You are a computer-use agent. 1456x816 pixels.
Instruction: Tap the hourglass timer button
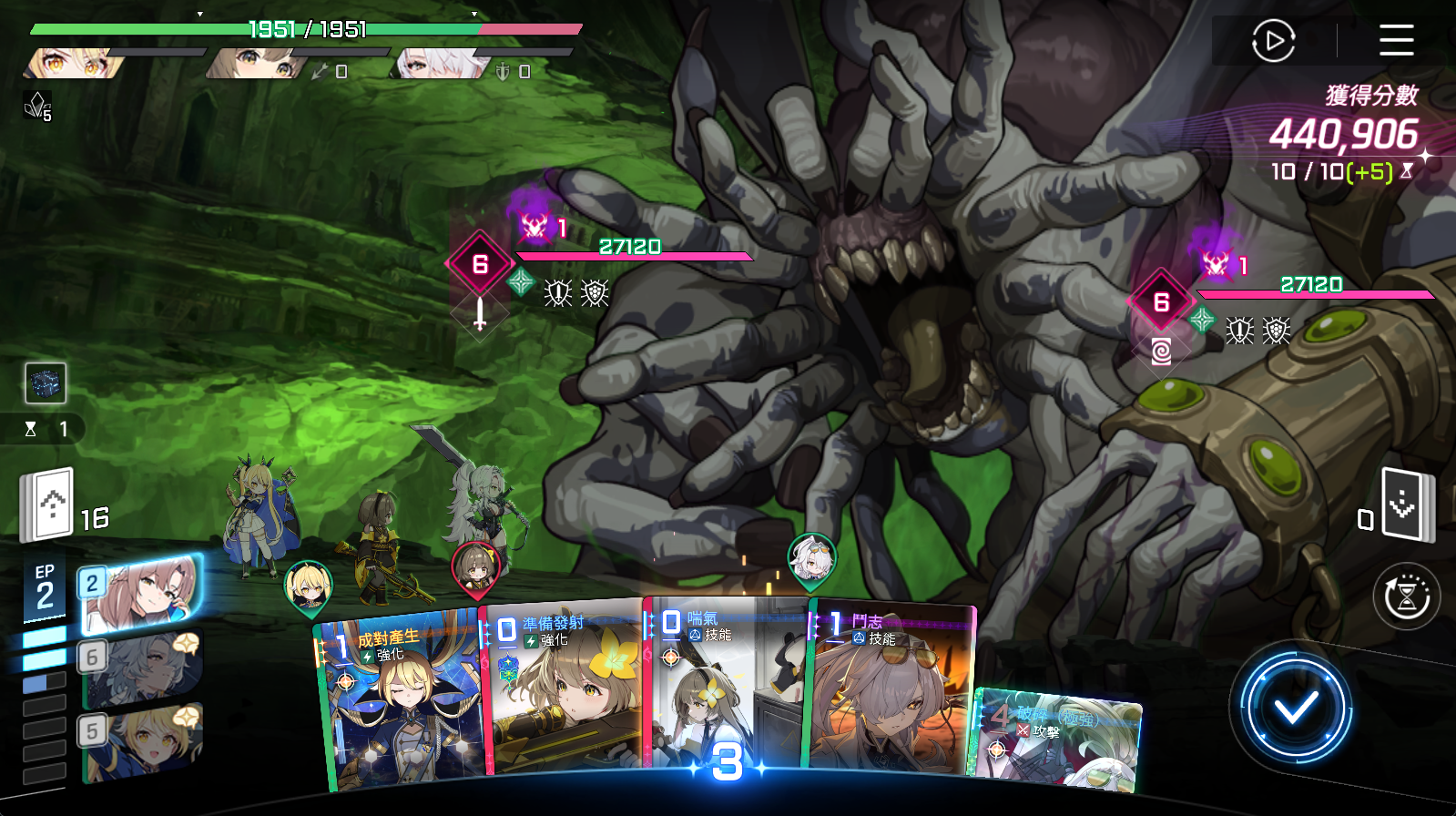1406,597
